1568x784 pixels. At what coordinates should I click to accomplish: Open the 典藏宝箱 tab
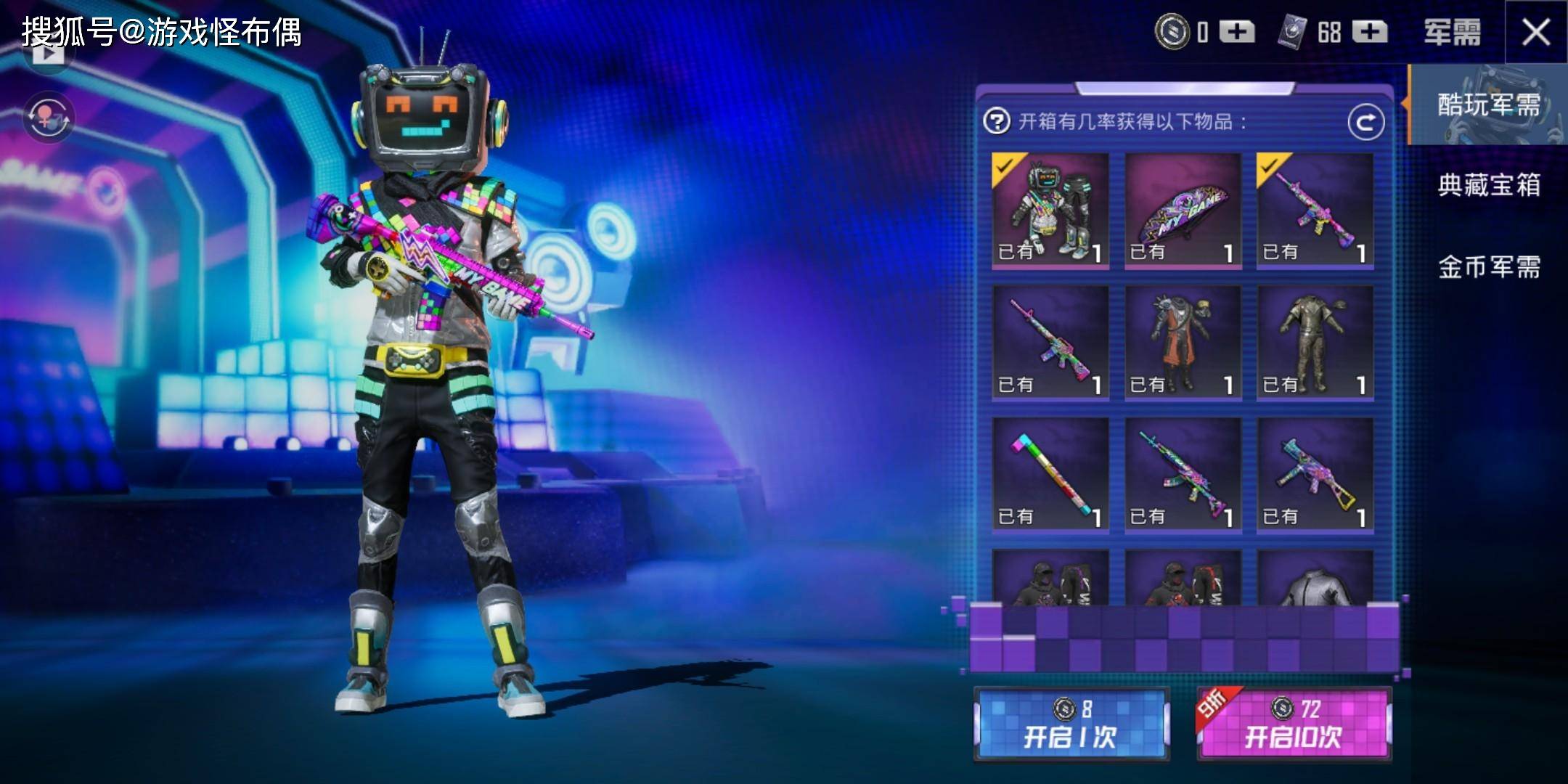tap(1488, 186)
